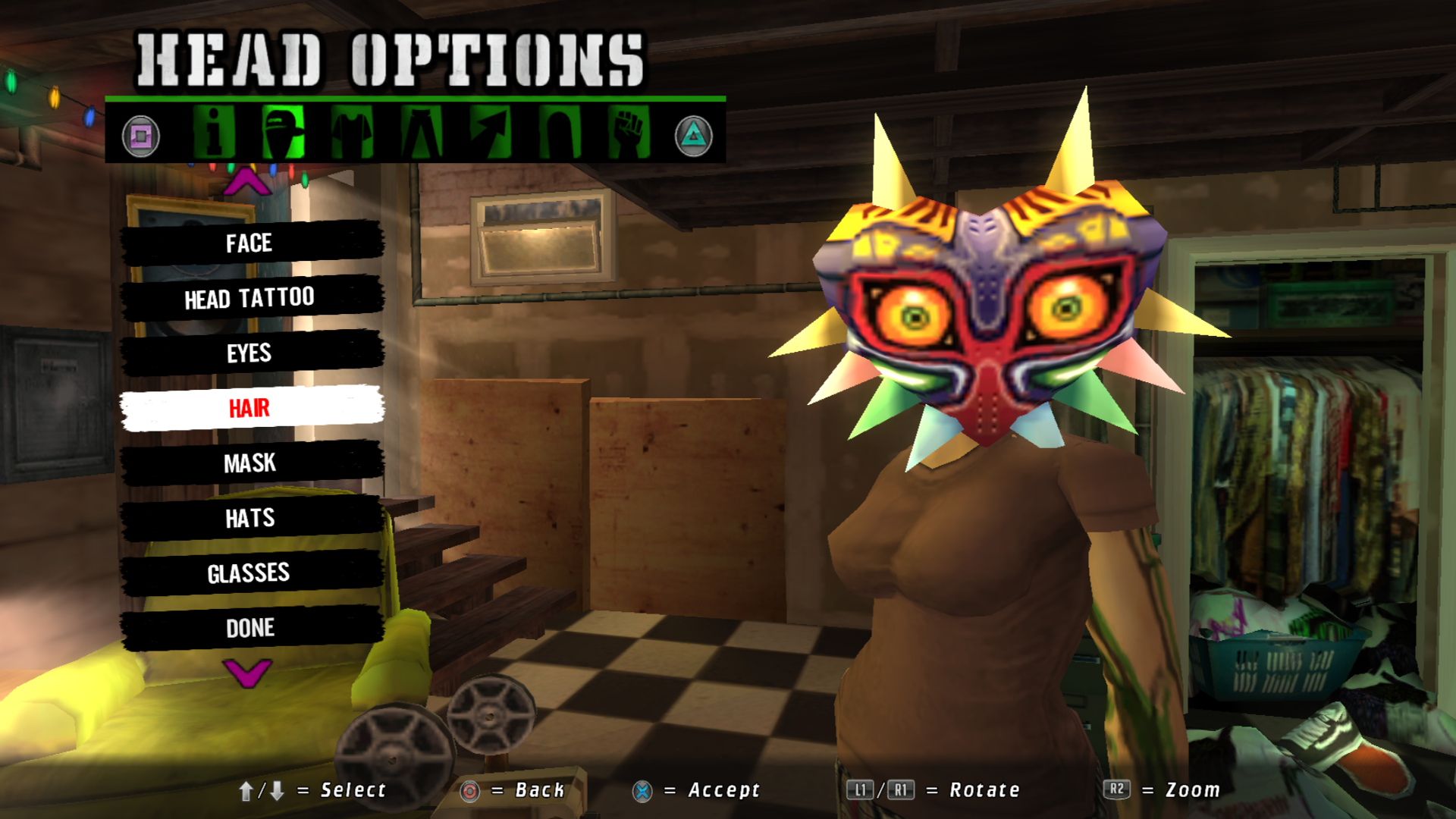Choose the Glasses entry

pyautogui.click(x=250, y=573)
